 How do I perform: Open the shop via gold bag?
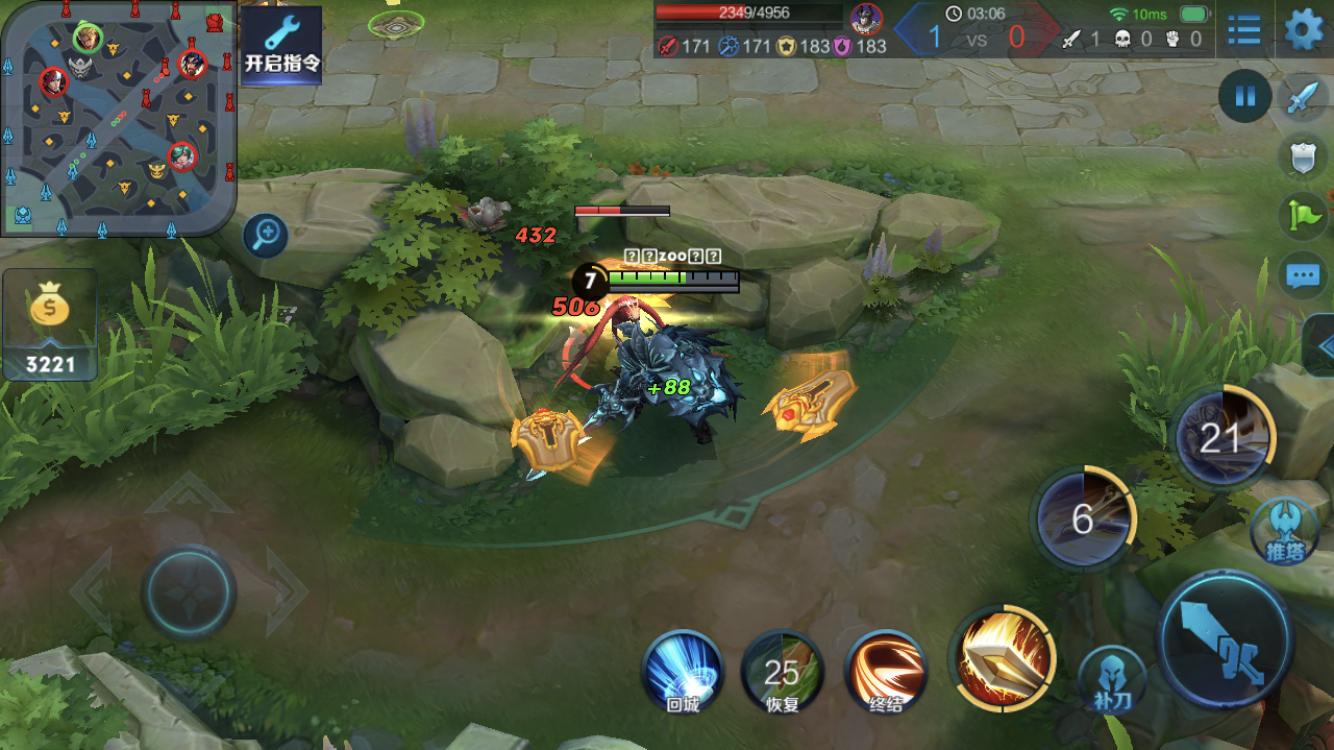coord(50,324)
